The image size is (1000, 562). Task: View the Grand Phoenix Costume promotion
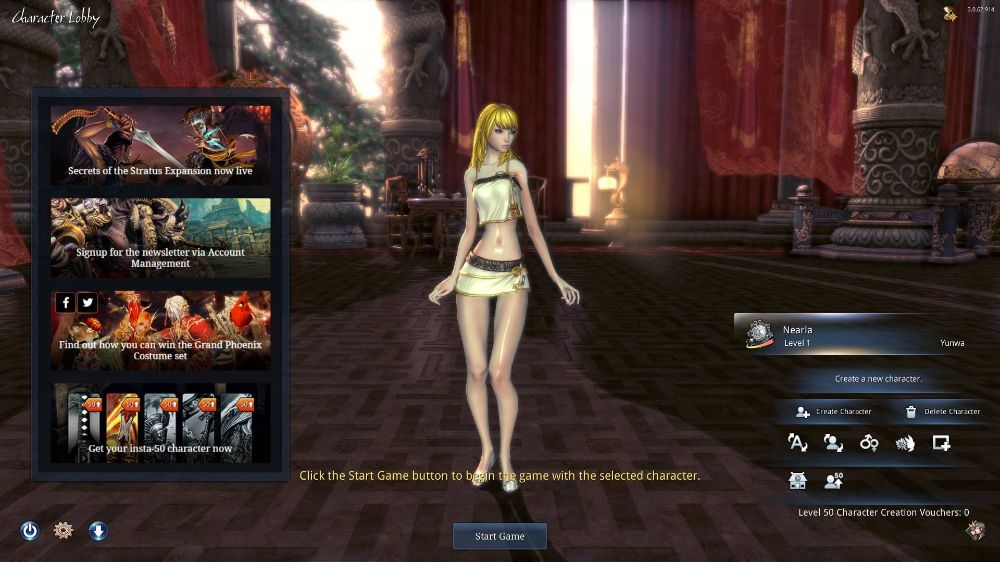161,329
